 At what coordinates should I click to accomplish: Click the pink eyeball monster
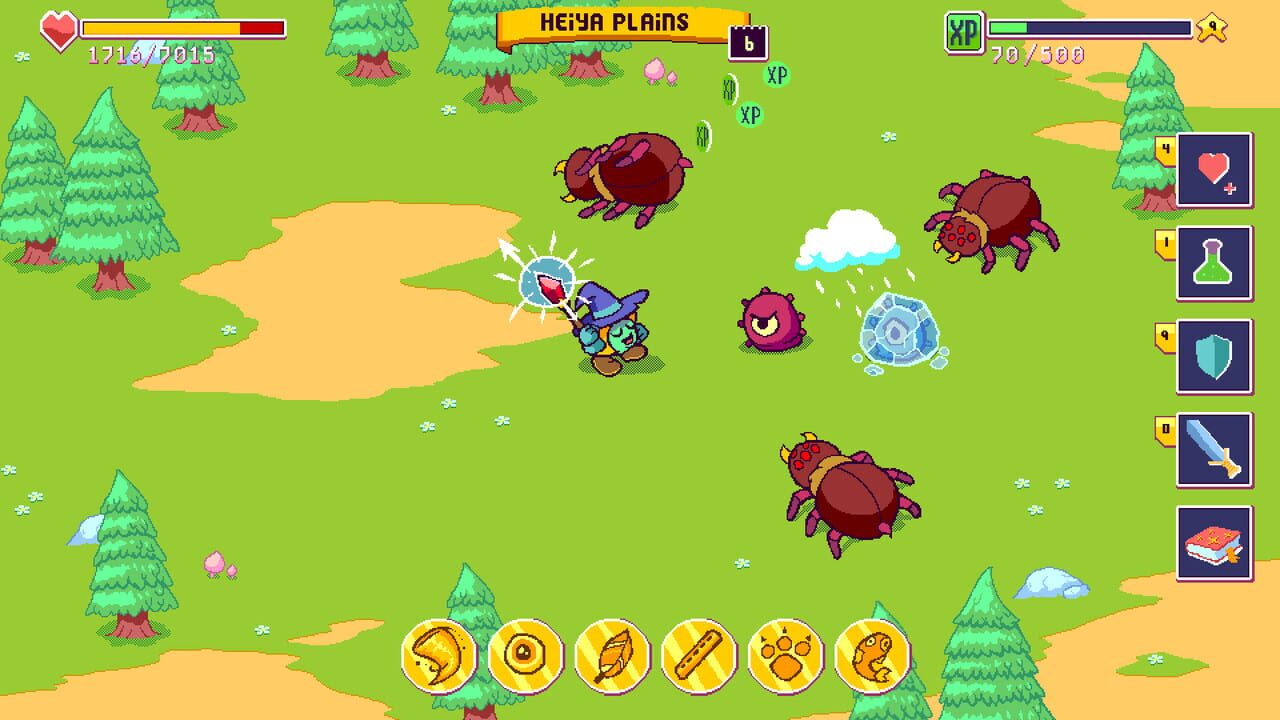click(770, 320)
